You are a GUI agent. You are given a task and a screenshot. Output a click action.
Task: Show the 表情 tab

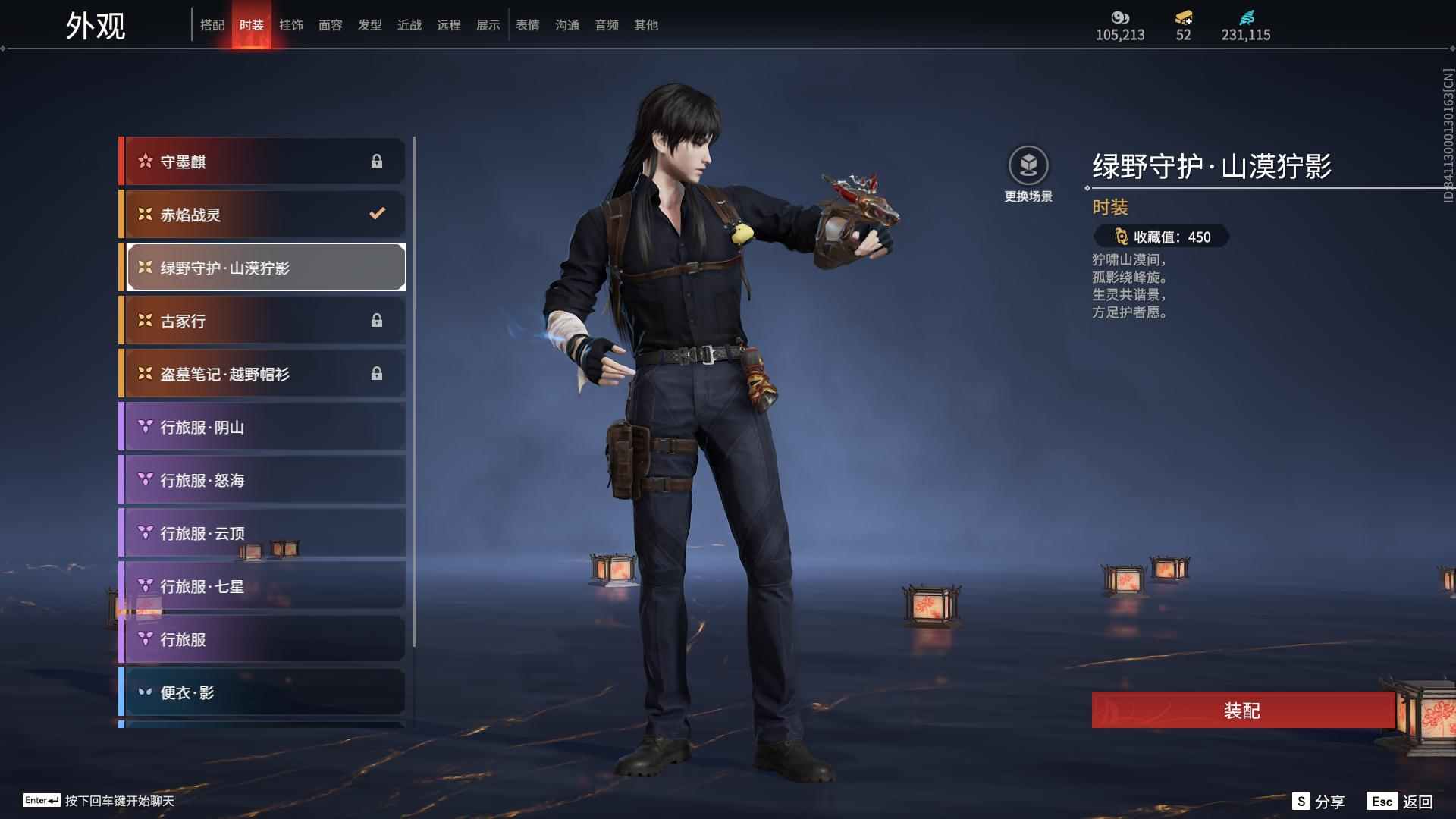pyautogui.click(x=528, y=25)
